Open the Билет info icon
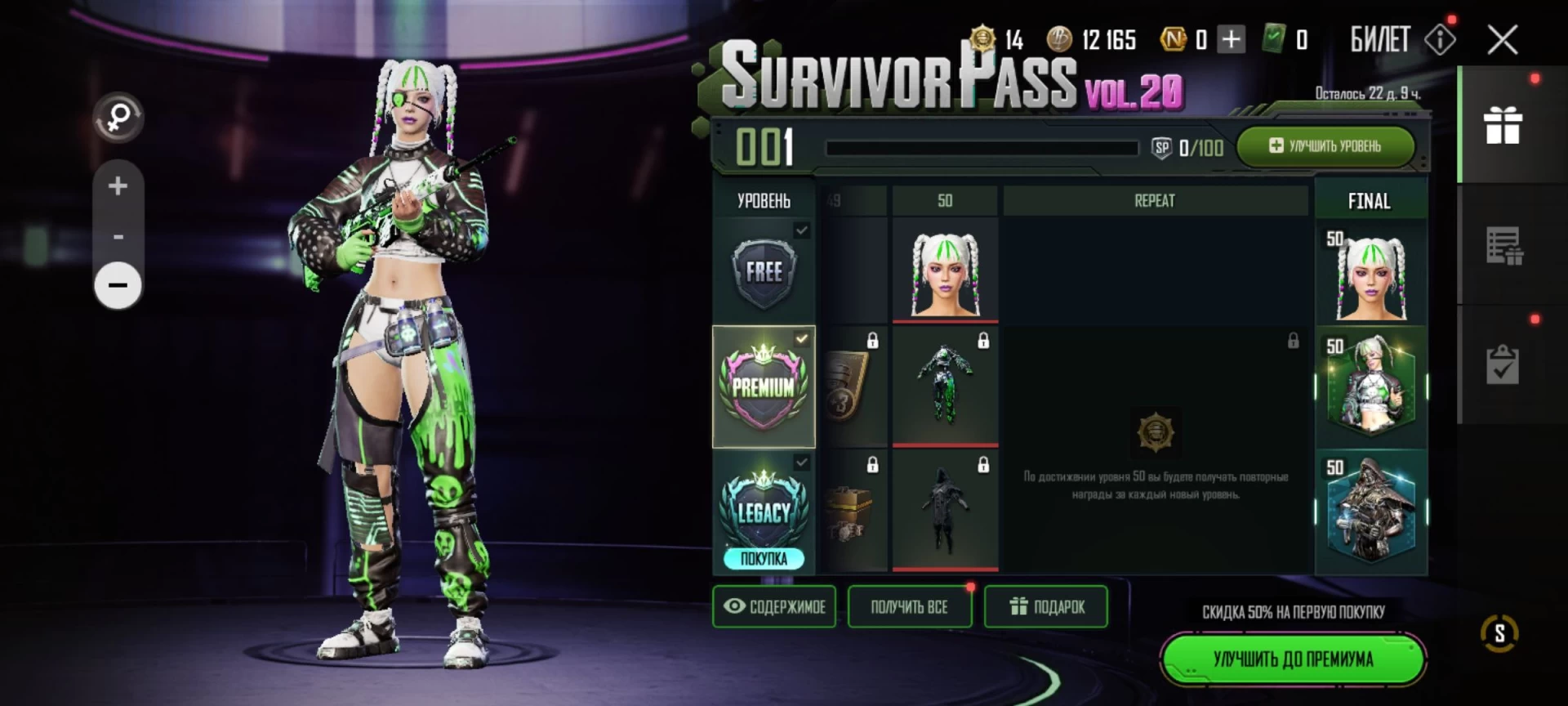Viewport: 1568px width, 706px height. click(x=1440, y=39)
